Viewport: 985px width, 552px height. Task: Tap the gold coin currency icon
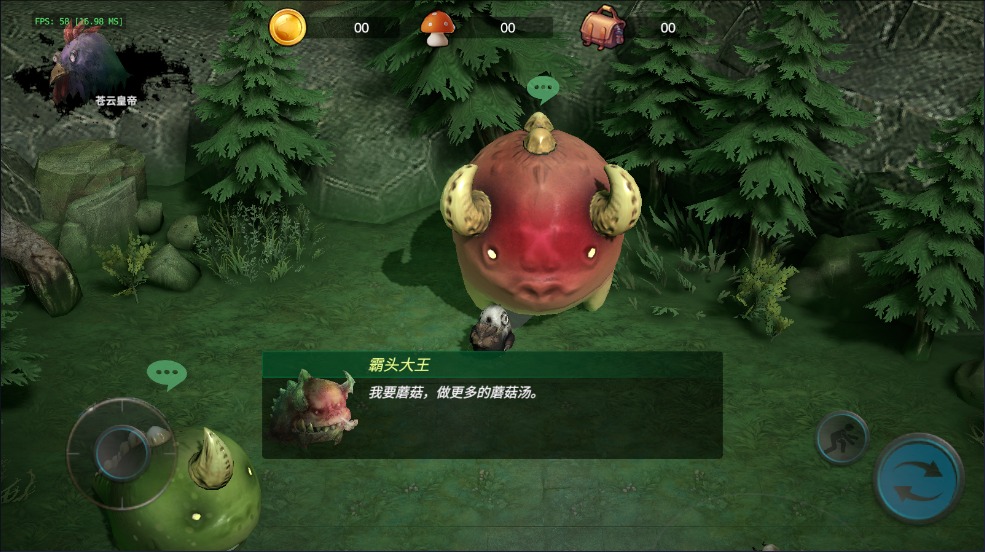click(x=287, y=27)
